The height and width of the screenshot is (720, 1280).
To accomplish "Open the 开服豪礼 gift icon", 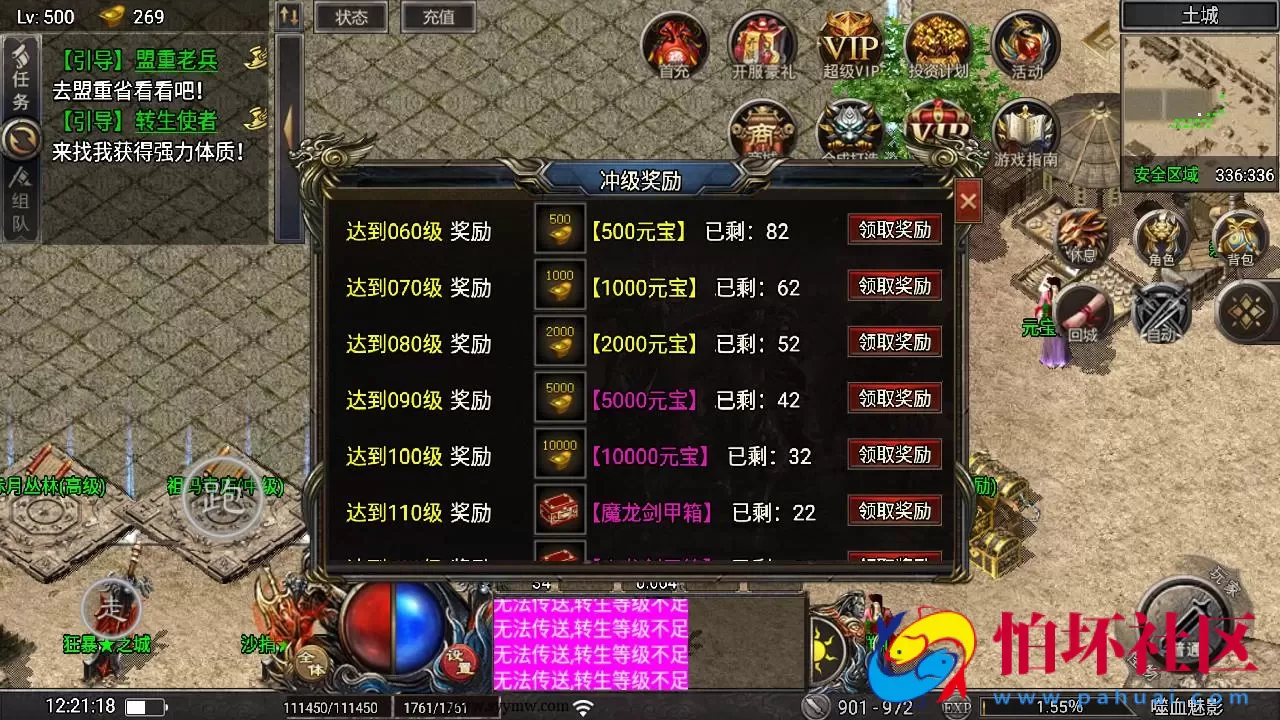I will click(761, 45).
